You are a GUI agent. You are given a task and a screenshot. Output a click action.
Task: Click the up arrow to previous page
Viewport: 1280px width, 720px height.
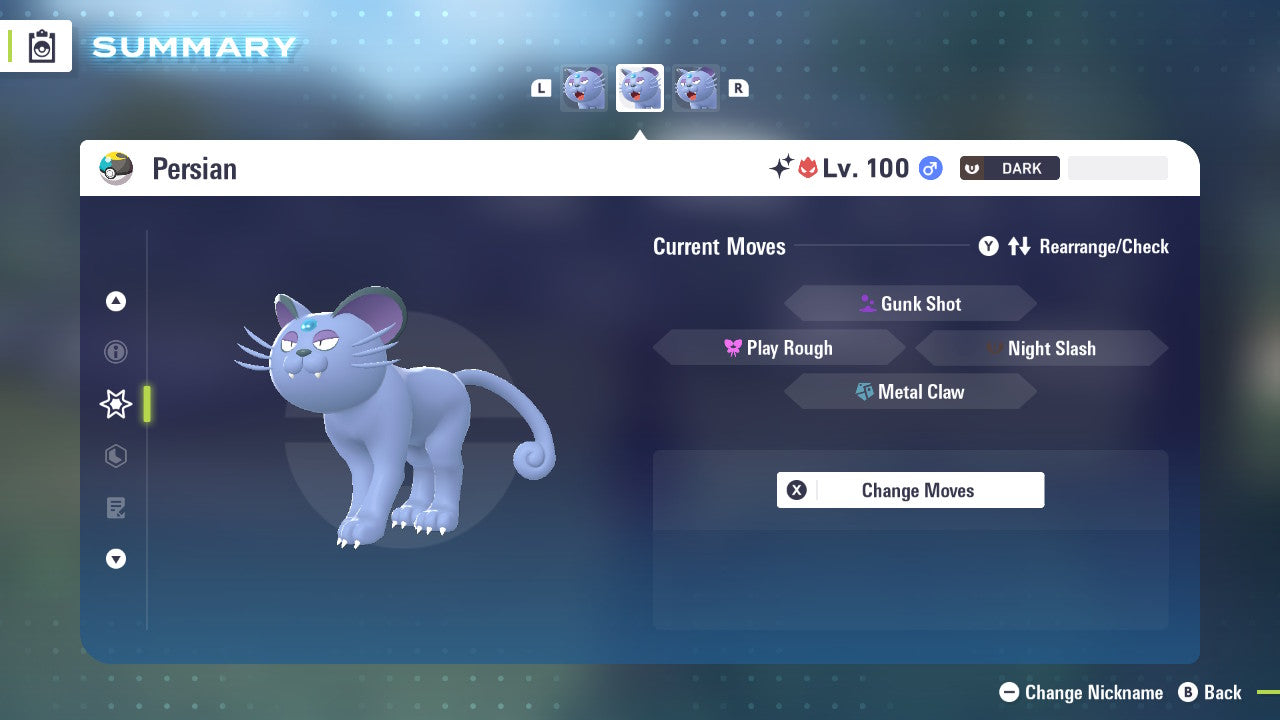coord(115,301)
